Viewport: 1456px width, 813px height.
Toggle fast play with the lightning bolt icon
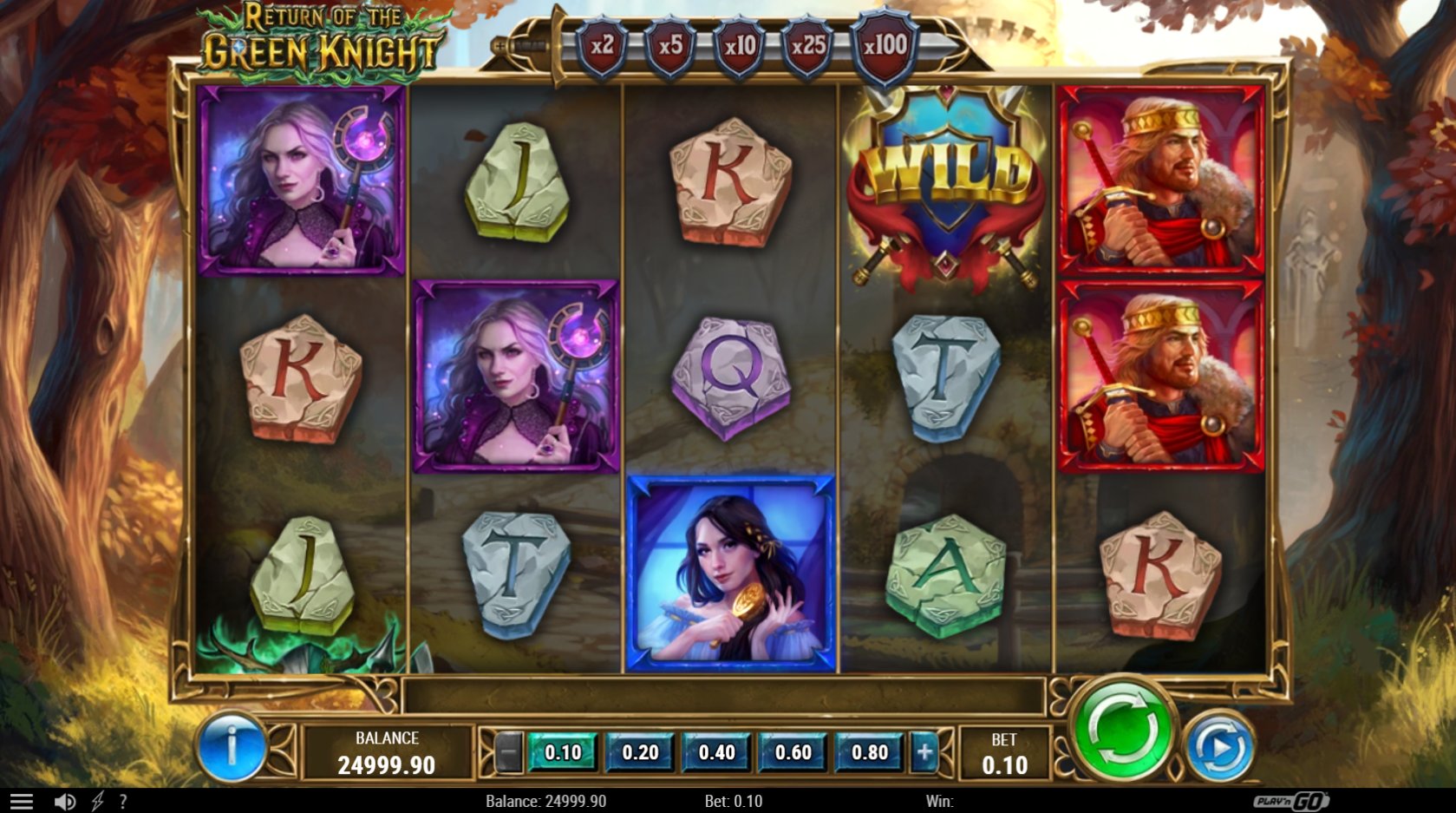coord(97,802)
